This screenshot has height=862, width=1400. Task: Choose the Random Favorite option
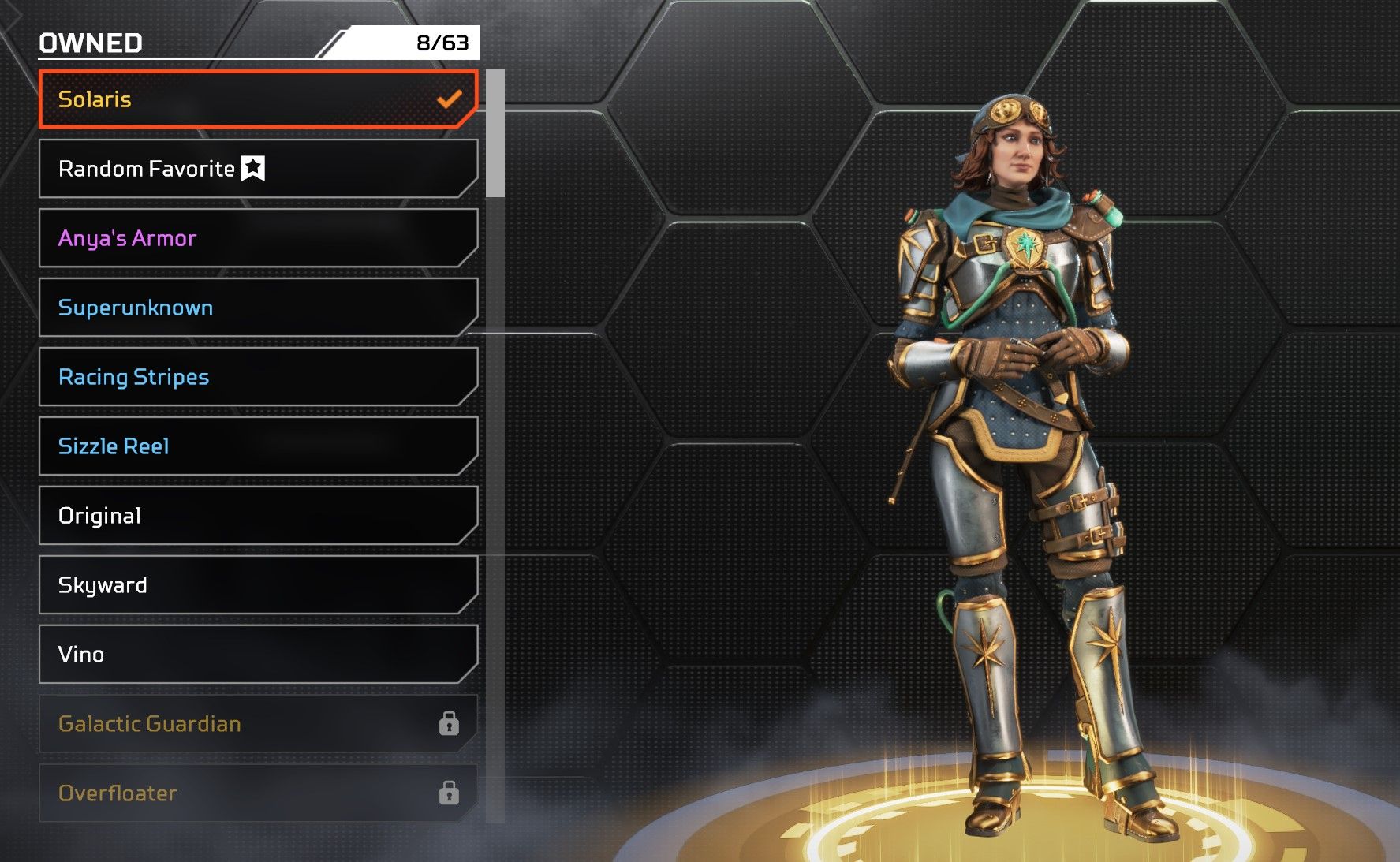(x=258, y=169)
